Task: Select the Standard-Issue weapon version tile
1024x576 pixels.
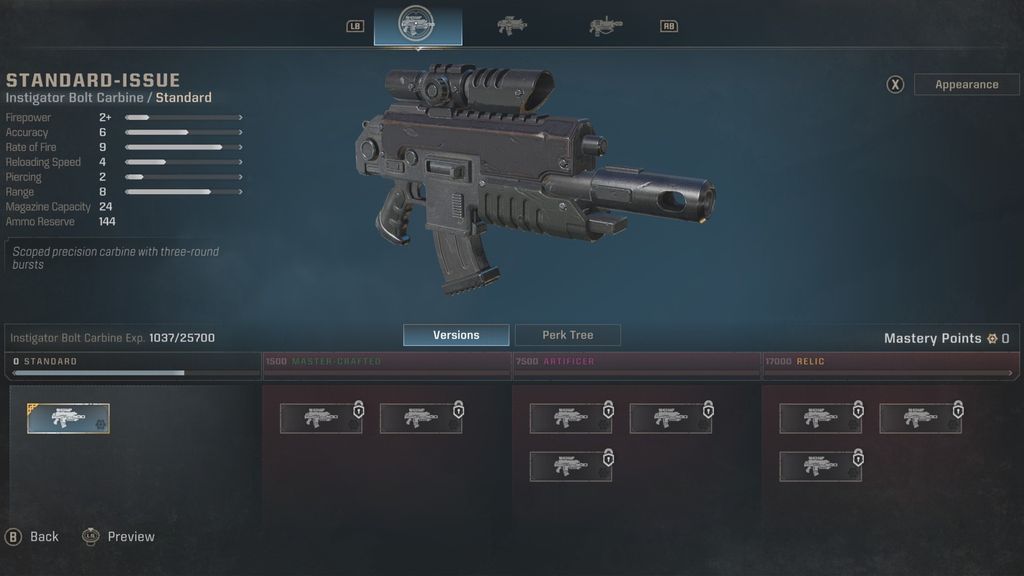Action: (69, 419)
